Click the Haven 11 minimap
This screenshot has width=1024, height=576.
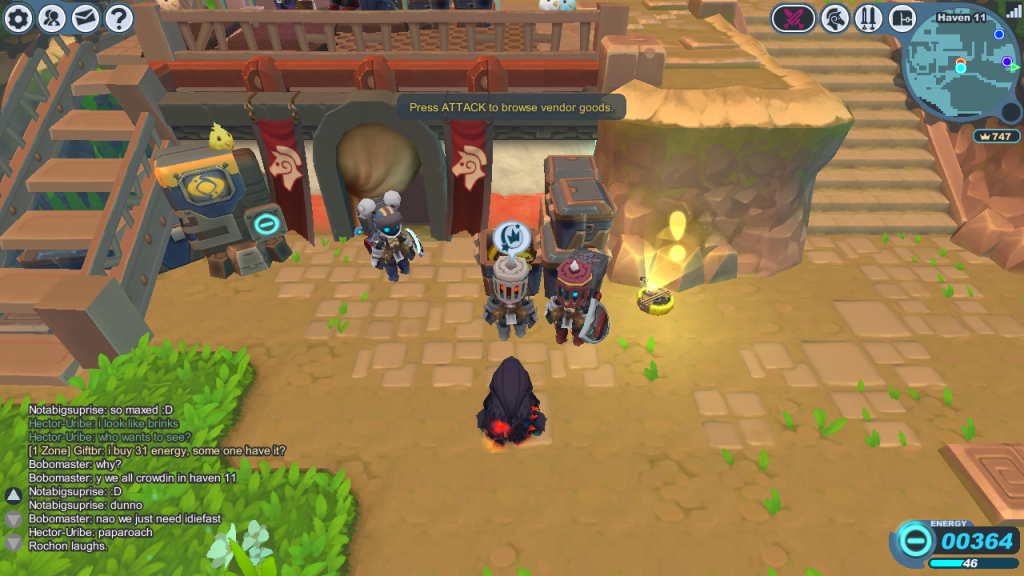962,67
